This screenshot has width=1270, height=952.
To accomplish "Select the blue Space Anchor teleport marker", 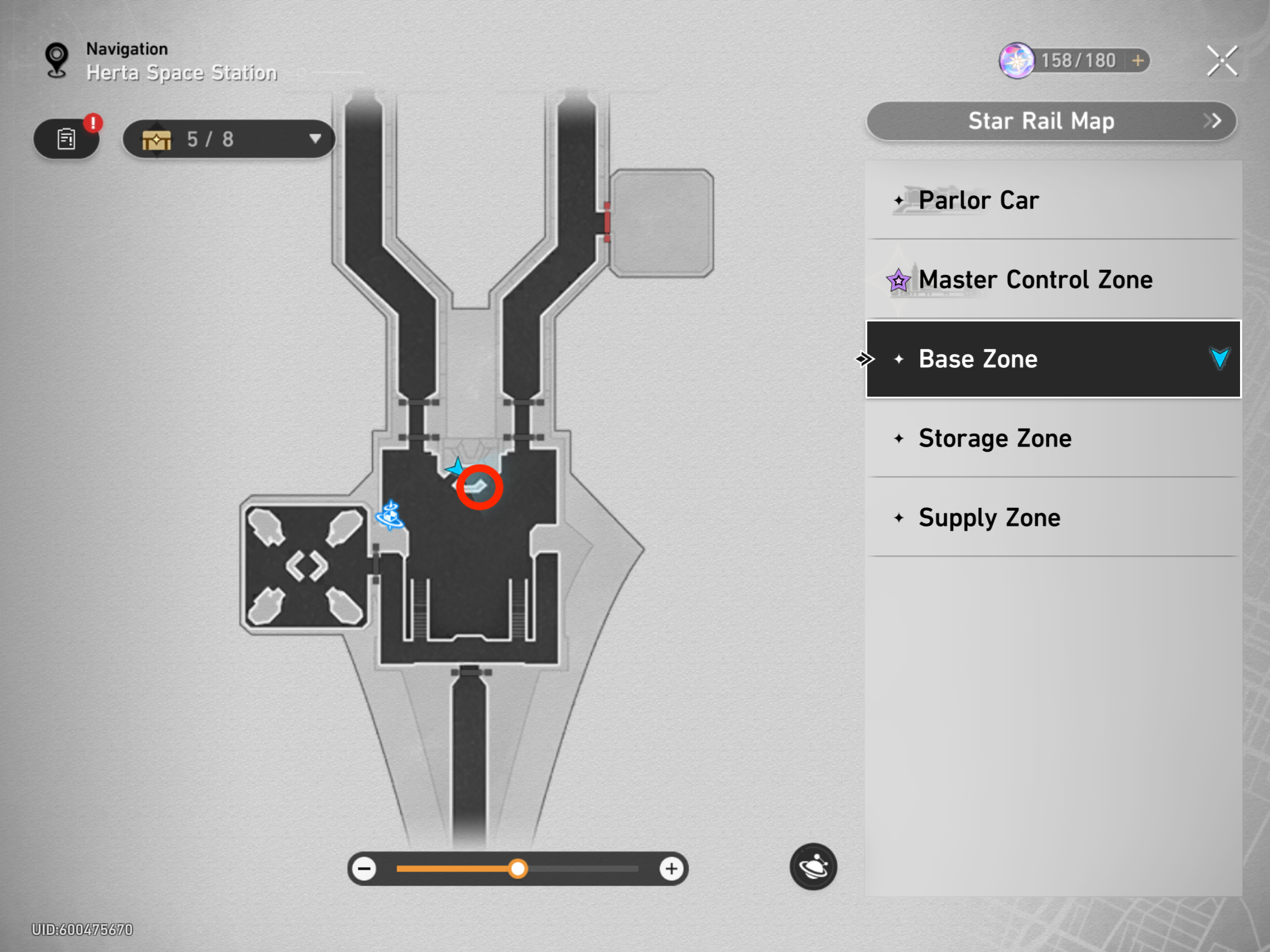I will pyautogui.click(x=390, y=515).
